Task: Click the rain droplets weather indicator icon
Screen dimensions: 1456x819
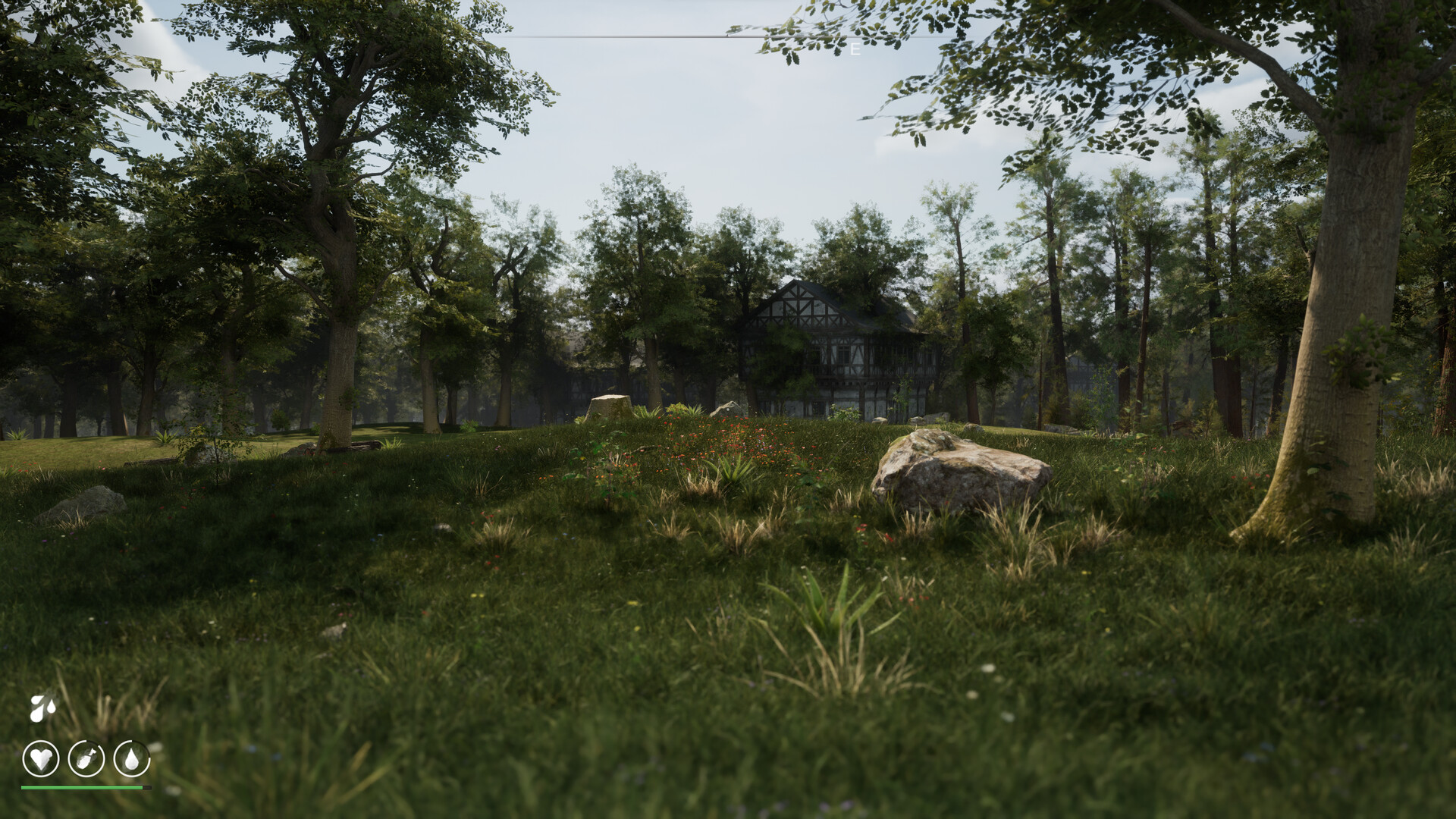Action: (x=42, y=709)
